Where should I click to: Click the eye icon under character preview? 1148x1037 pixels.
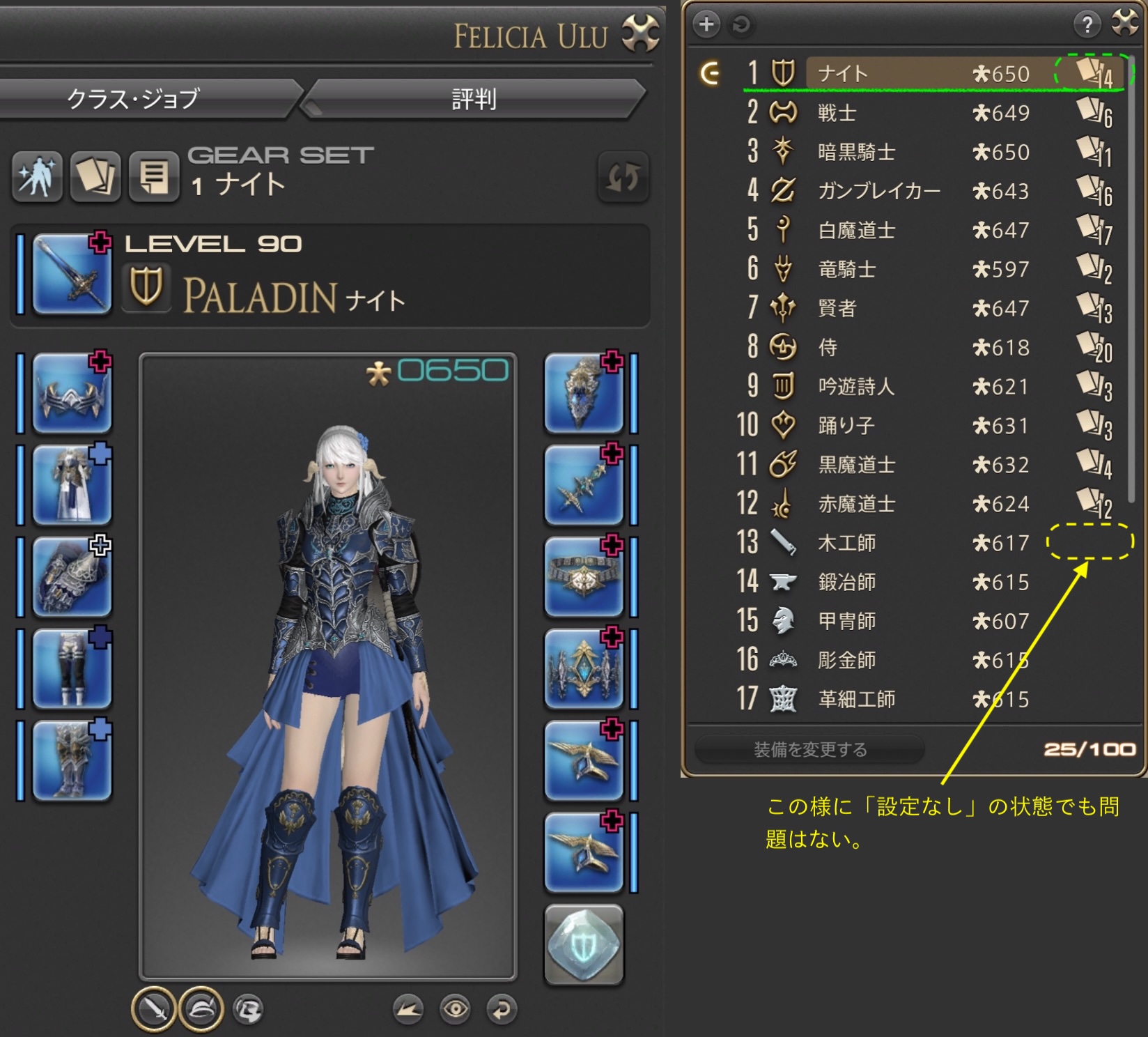pyautogui.click(x=456, y=1008)
